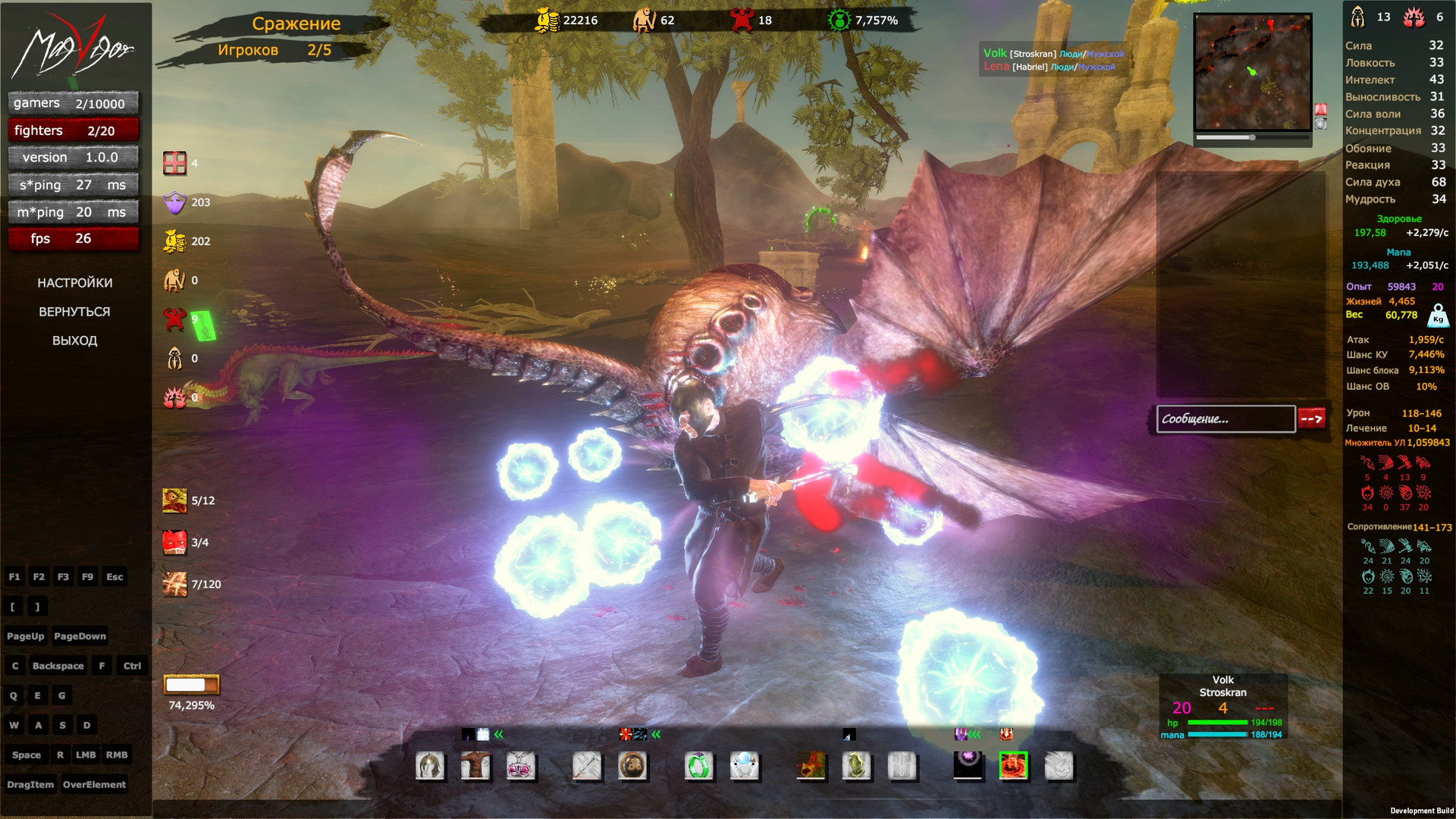The width and height of the screenshot is (1456, 819).
Task: Click the Сообщение chat input field
Action: [1225, 419]
